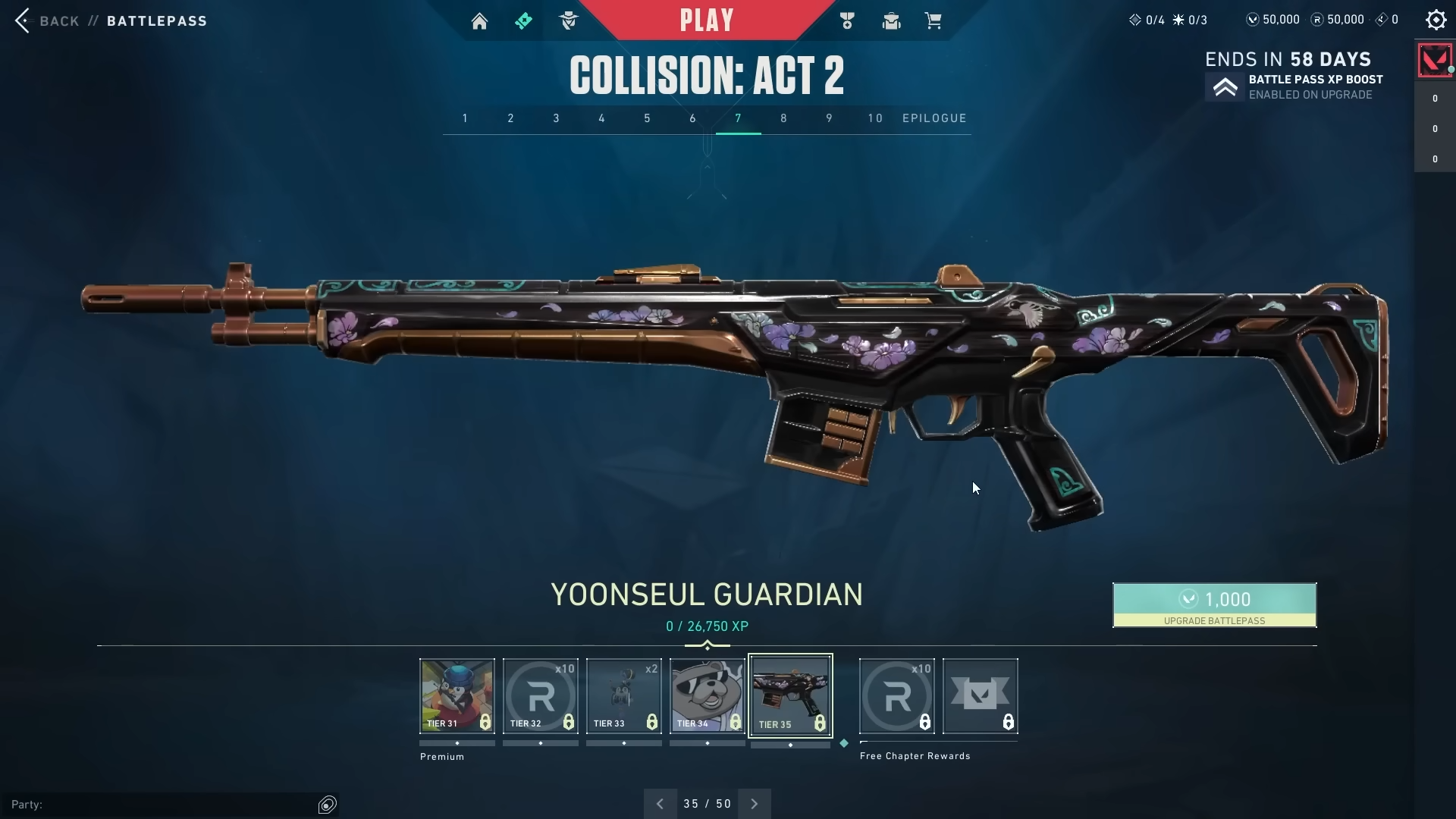
Task: Open the Agents screen icon
Action: click(570, 20)
